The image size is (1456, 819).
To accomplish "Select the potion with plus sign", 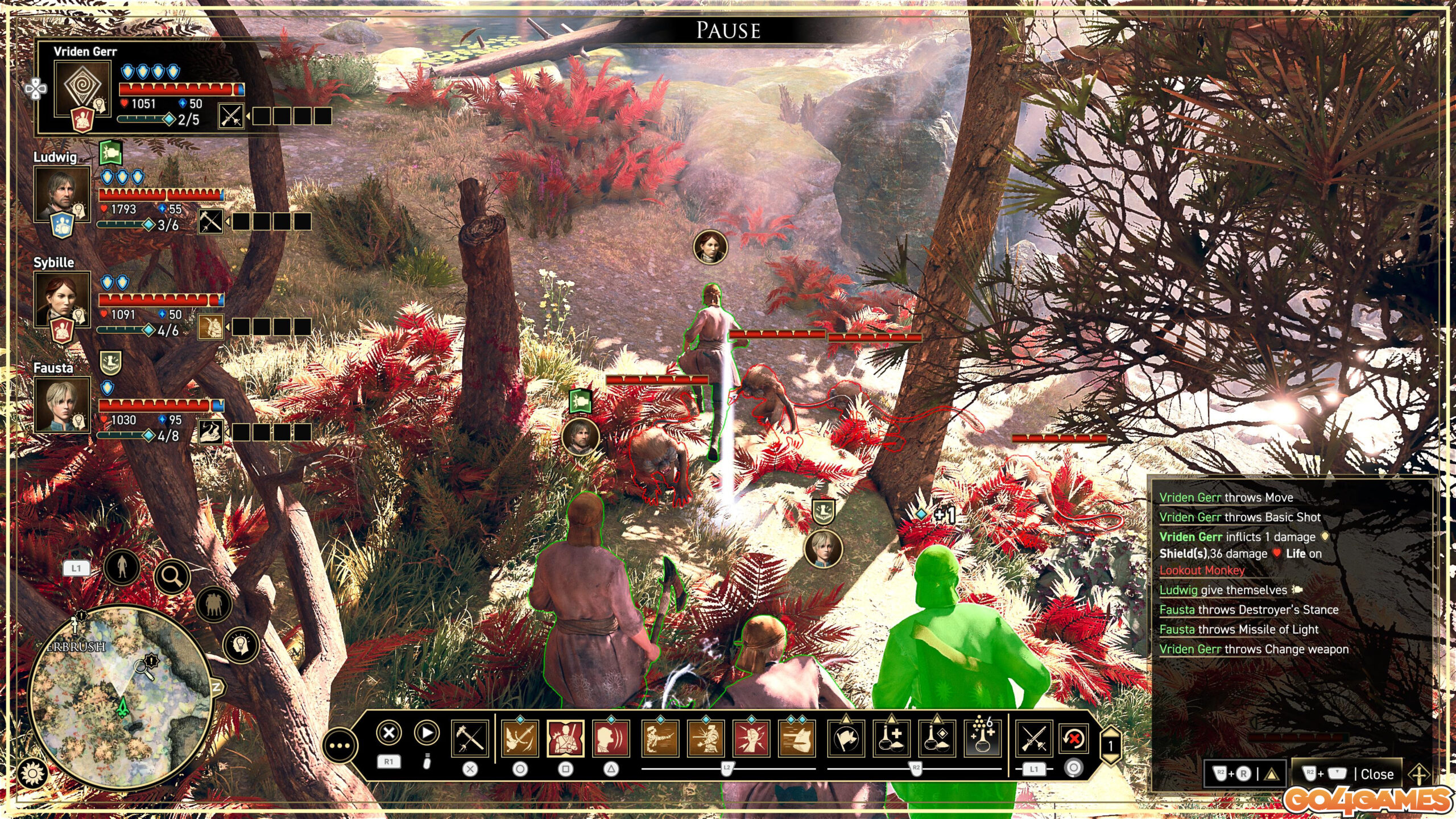I will (891, 739).
